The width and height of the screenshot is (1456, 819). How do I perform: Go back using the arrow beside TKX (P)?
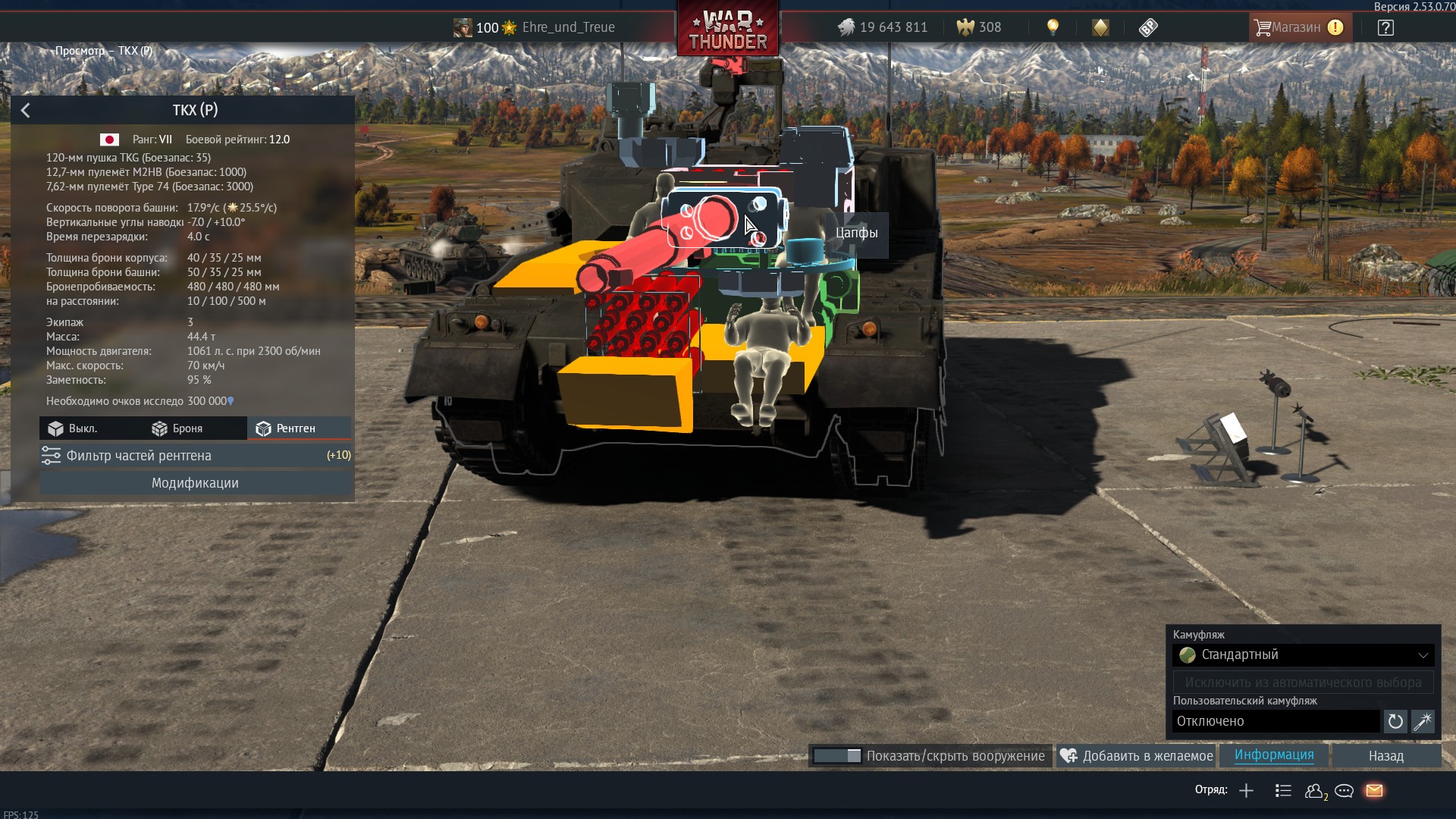pos(26,111)
